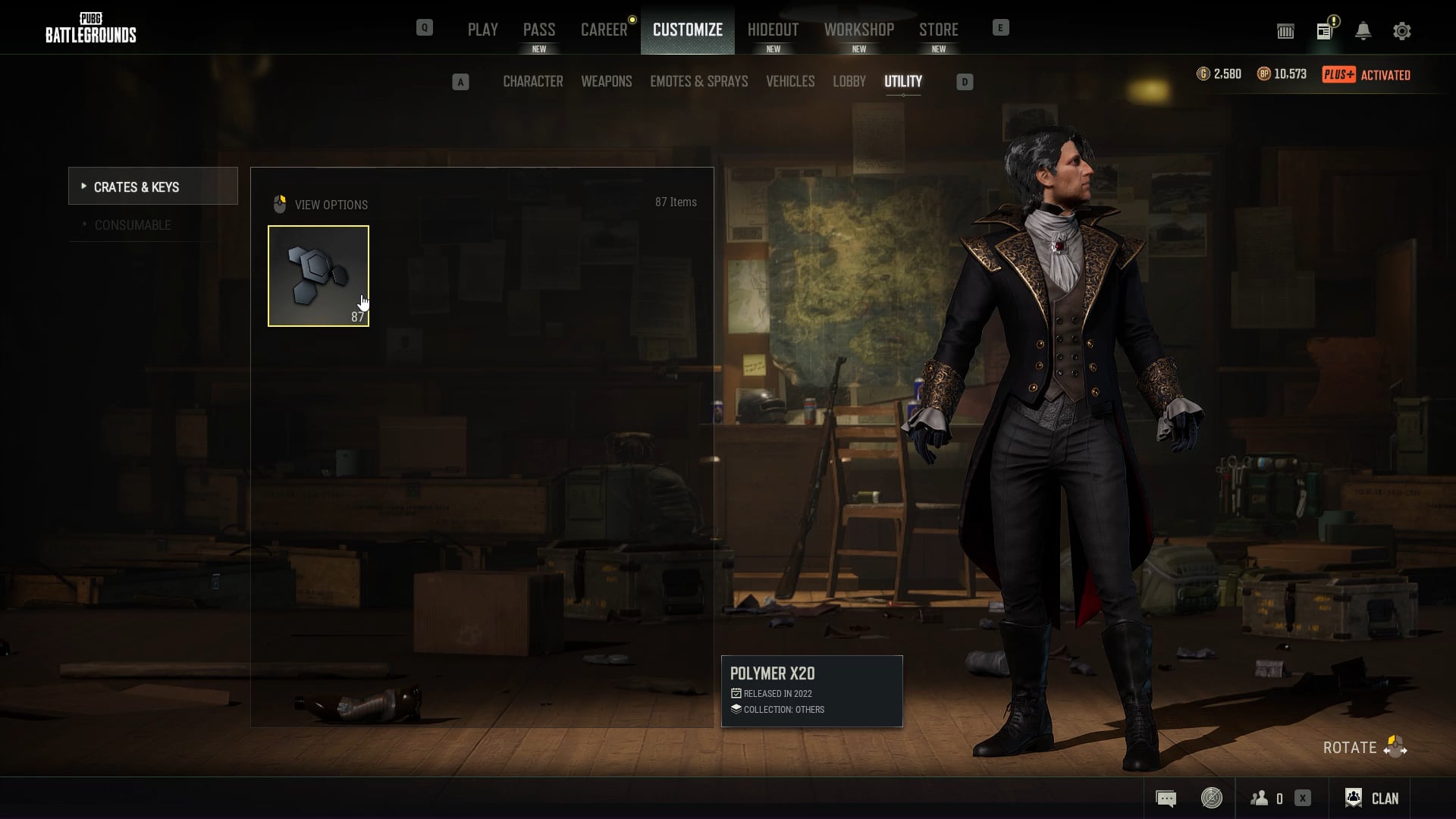Open the Clan panel
This screenshot has width=1456, height=819.
point(1371,798)
